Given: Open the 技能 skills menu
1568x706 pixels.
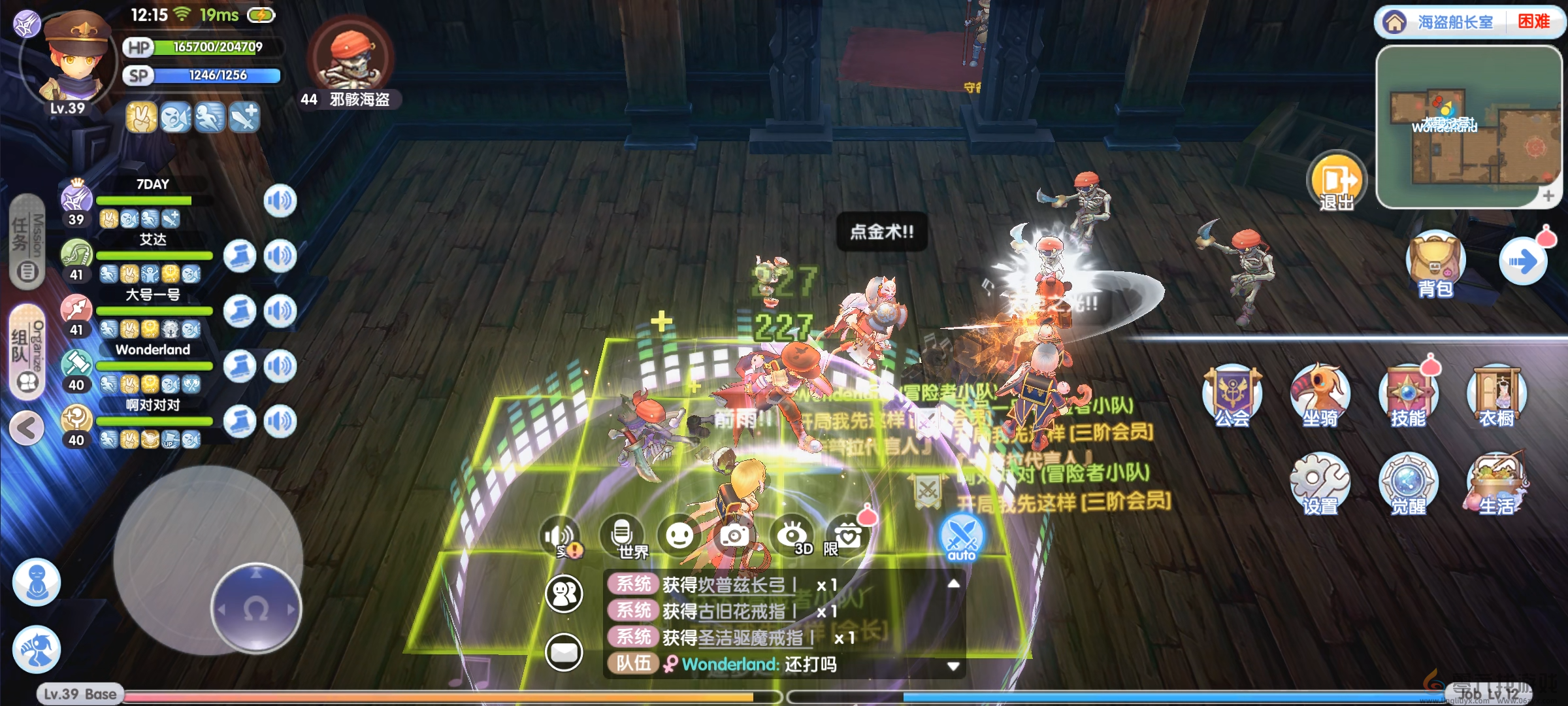Looking at the screenshot, I should tap(1408, 395).
